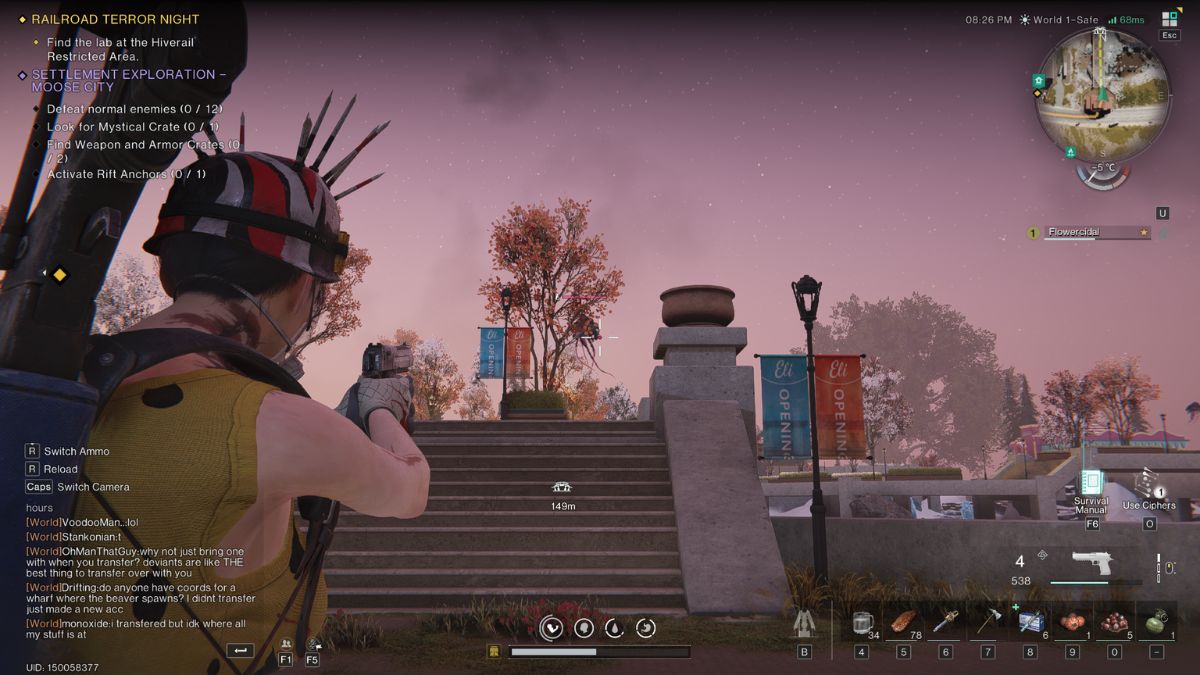The height and width of the screenshot is (675, 1200).
Task: Click the Use Ciphers icon
Action: [1148, 484]
